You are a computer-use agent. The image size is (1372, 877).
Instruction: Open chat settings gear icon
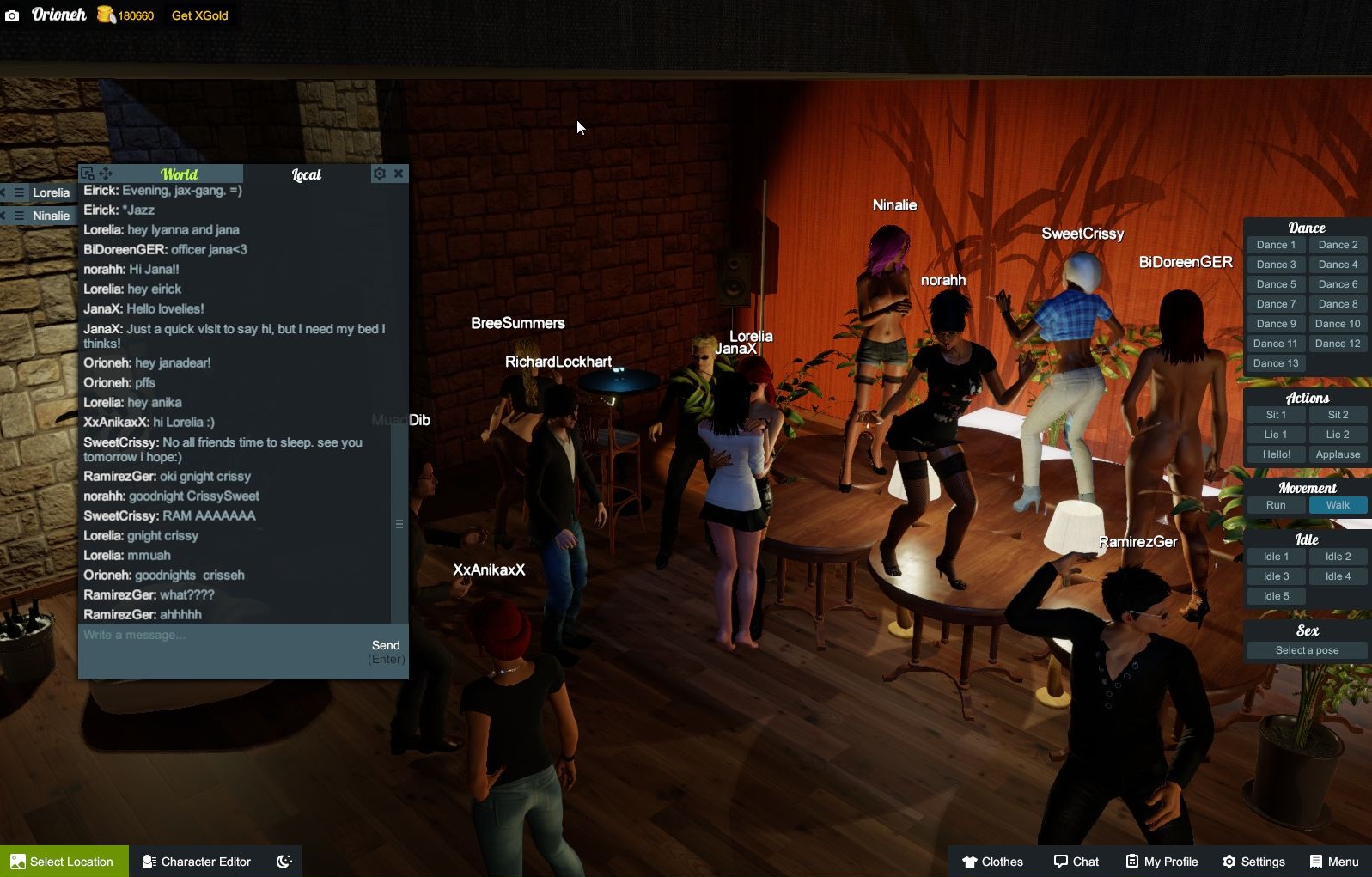coord(379,174)
